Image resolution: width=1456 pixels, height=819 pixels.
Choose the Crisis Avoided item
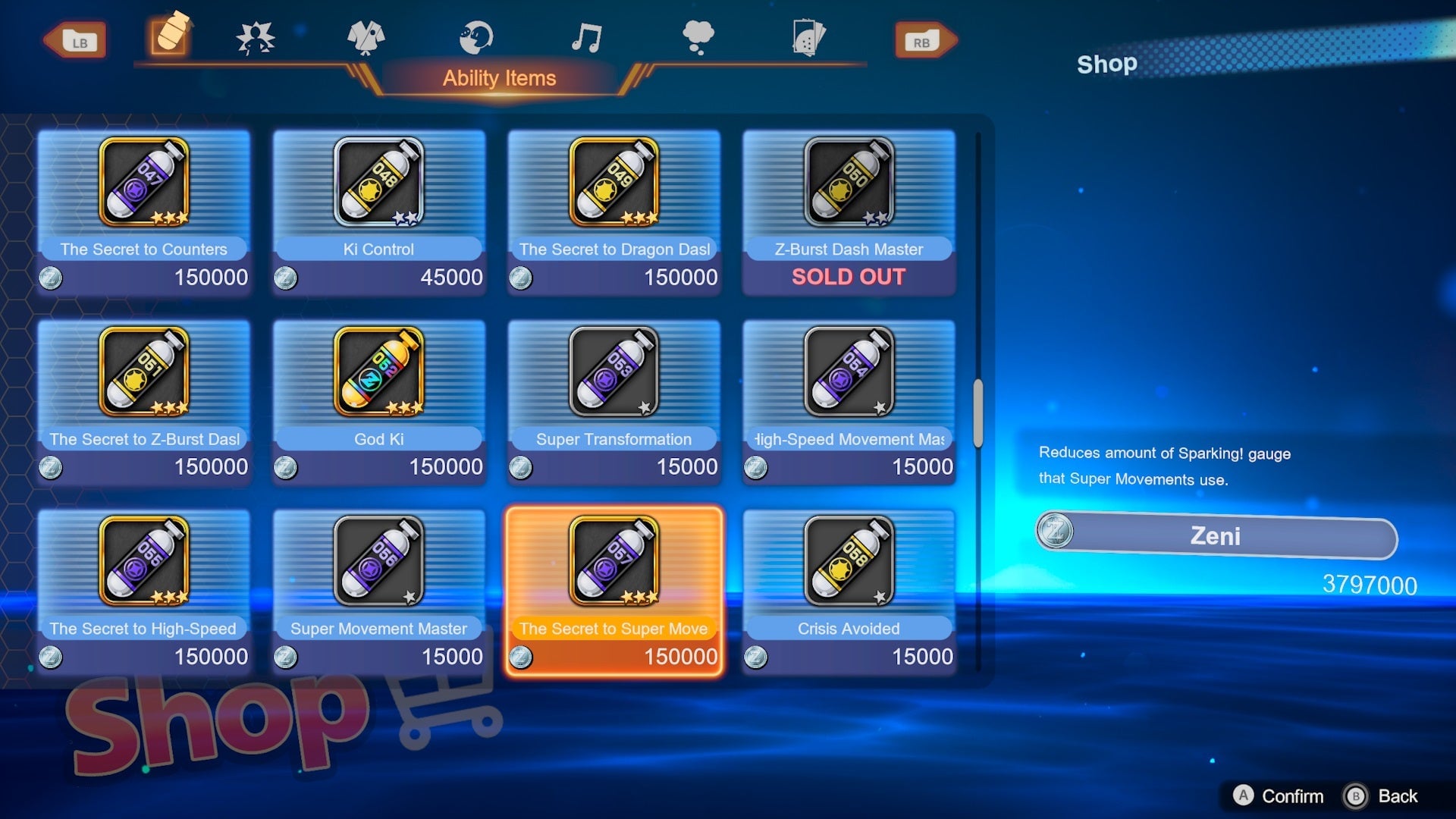click(849, 591)
